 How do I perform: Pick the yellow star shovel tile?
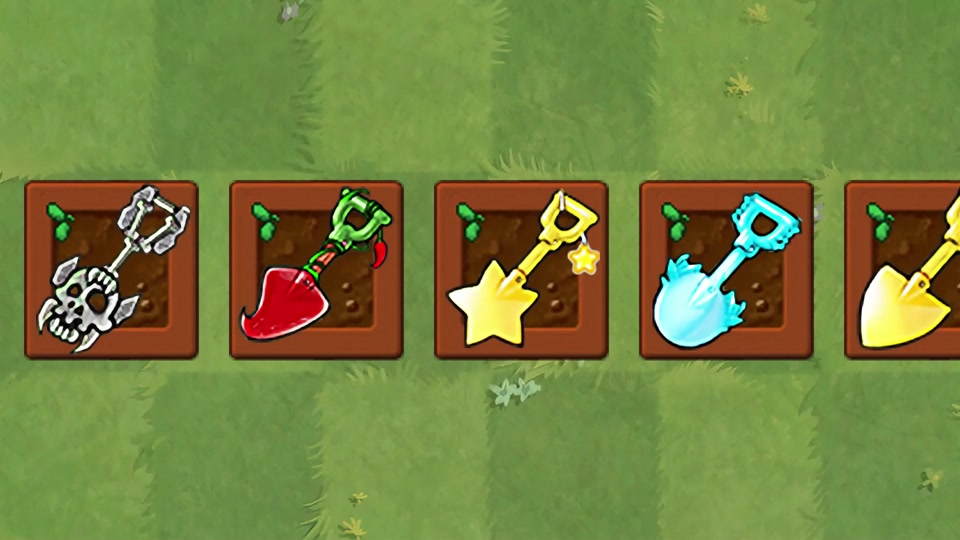click(521, 270)
